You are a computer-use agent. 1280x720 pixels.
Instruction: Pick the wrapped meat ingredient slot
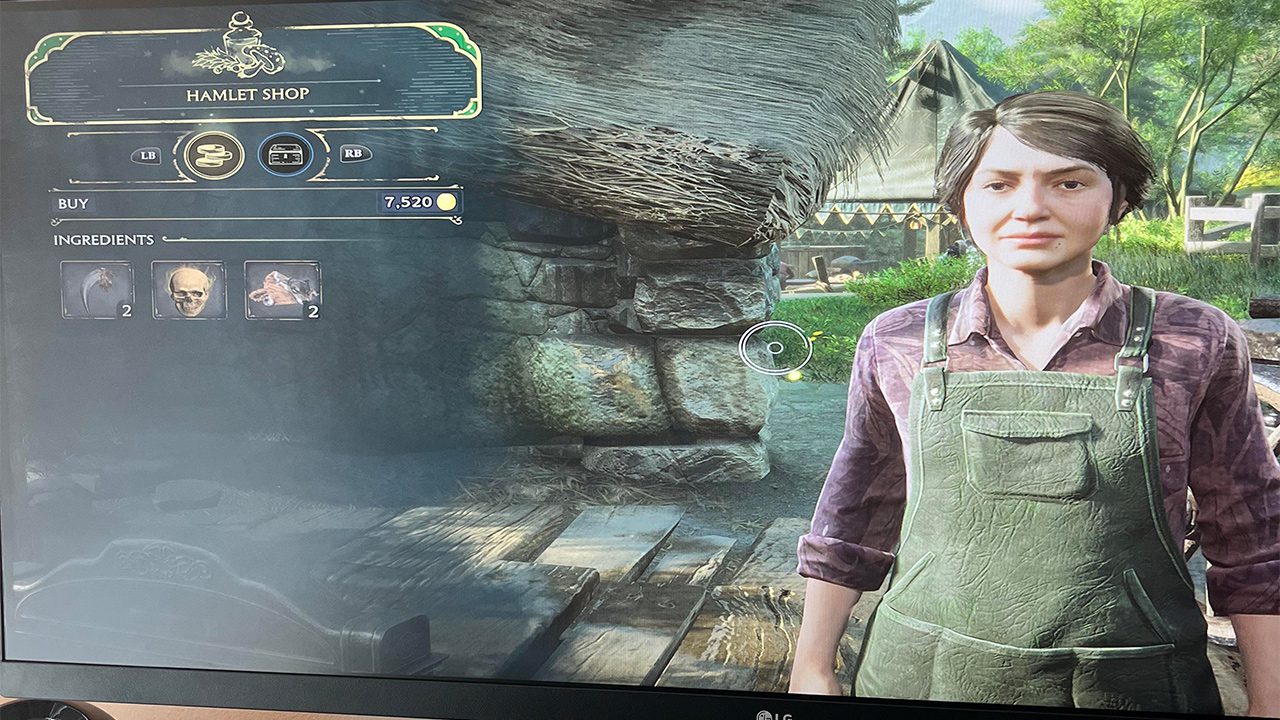[x=282, y=290]
